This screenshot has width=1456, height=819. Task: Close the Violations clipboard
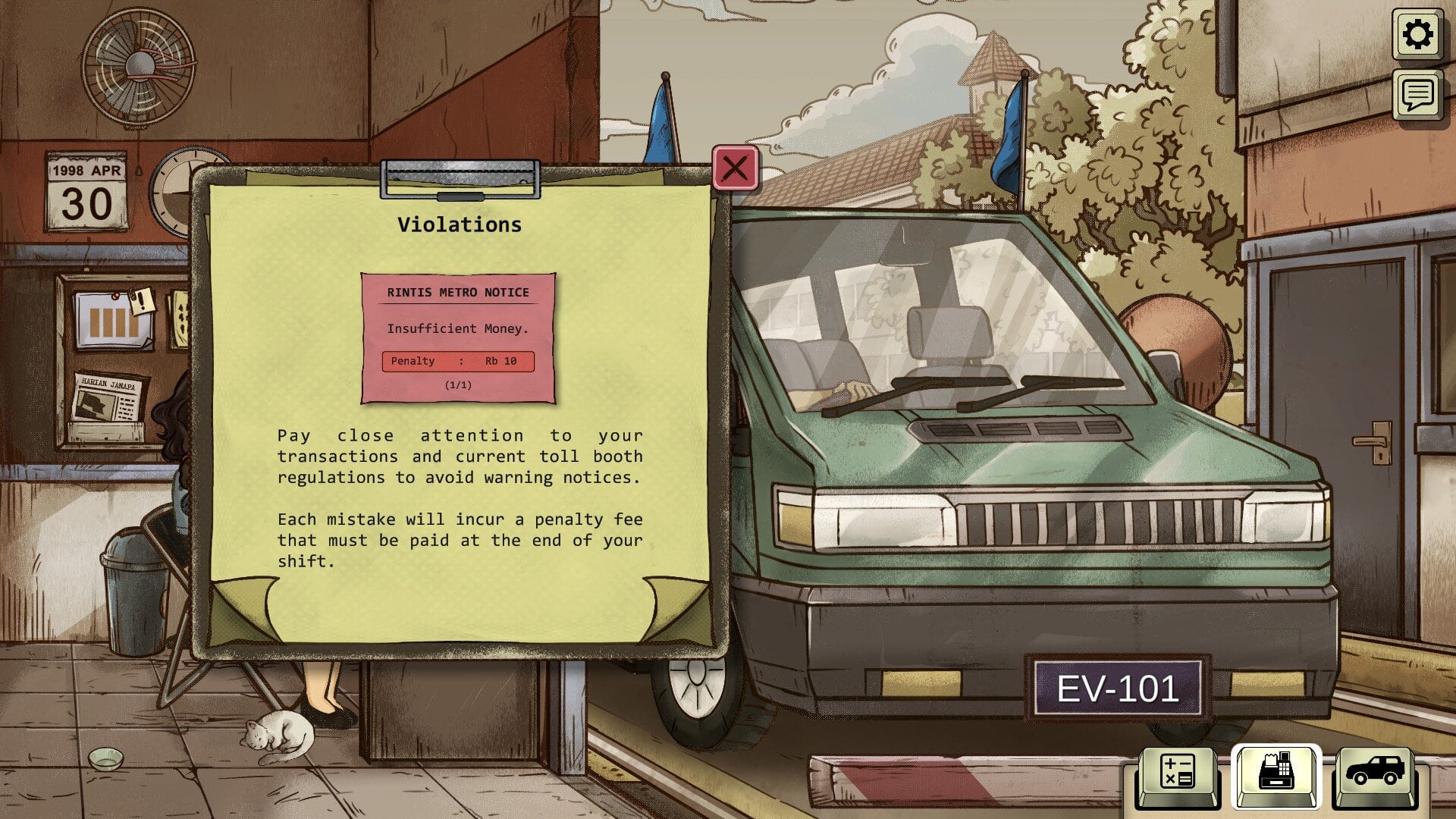click(x=735, y=168)
